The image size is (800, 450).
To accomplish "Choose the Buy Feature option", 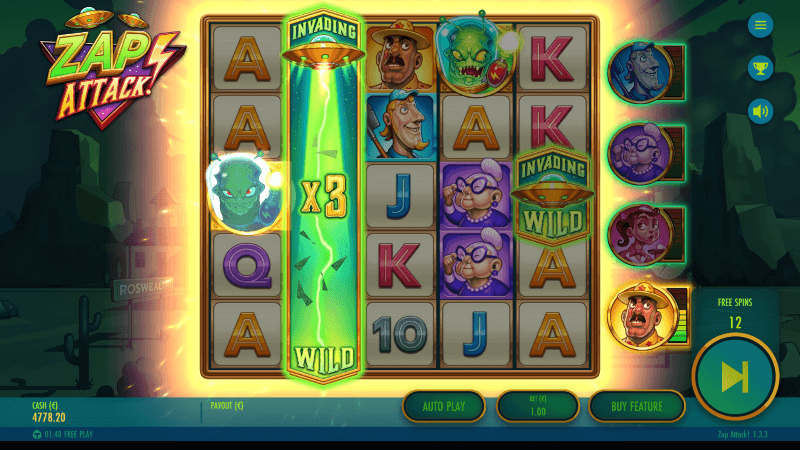I will click(636, 406).
